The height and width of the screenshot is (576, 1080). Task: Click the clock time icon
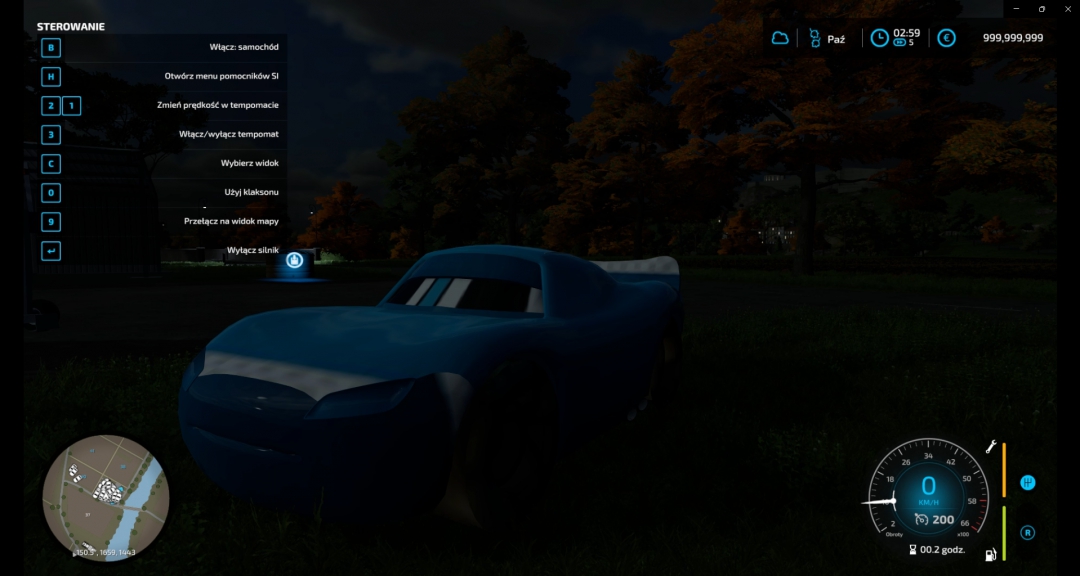(x=879, y=38)
